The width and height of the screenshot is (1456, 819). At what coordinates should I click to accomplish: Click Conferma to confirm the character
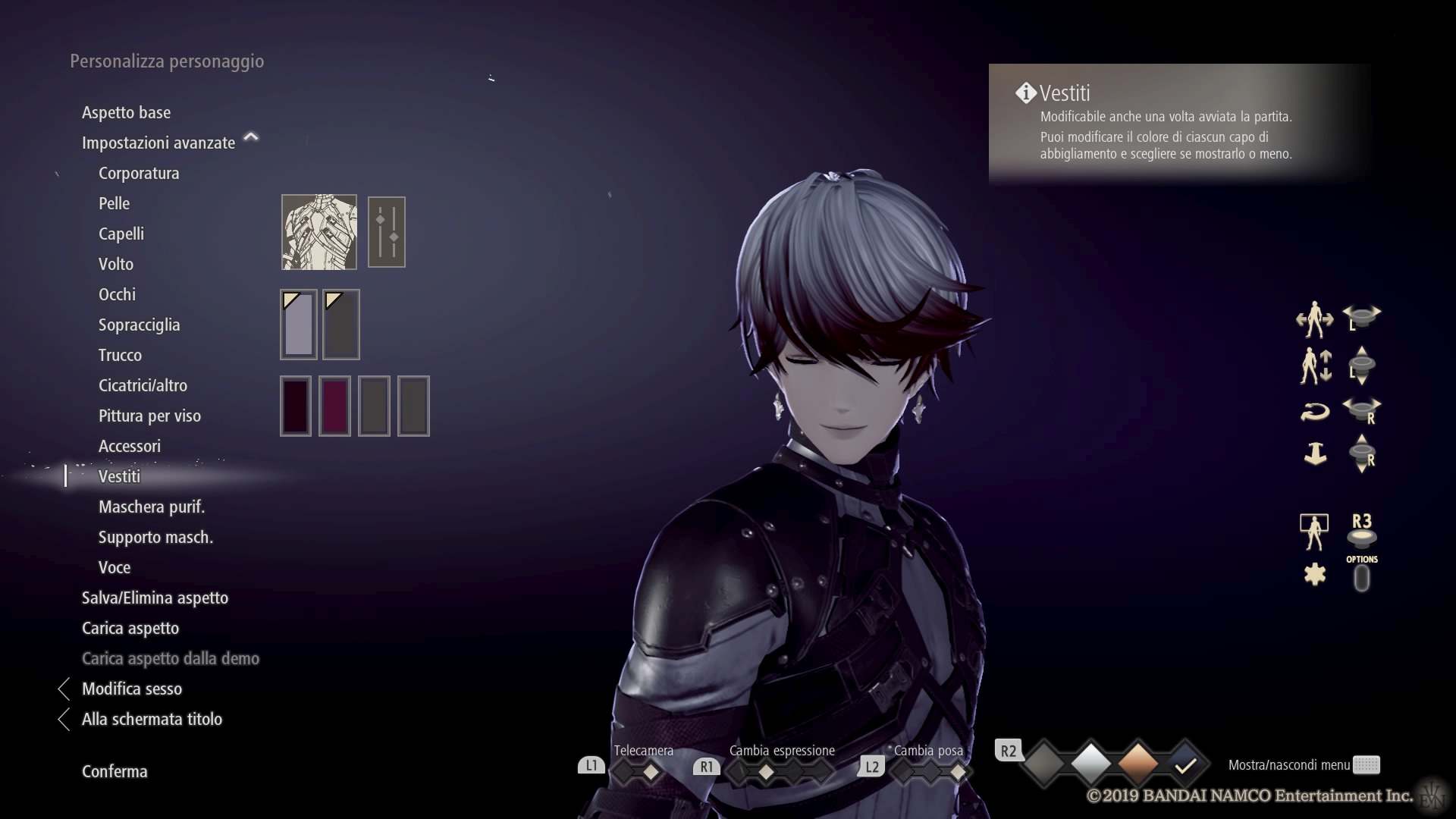[115, 771]
